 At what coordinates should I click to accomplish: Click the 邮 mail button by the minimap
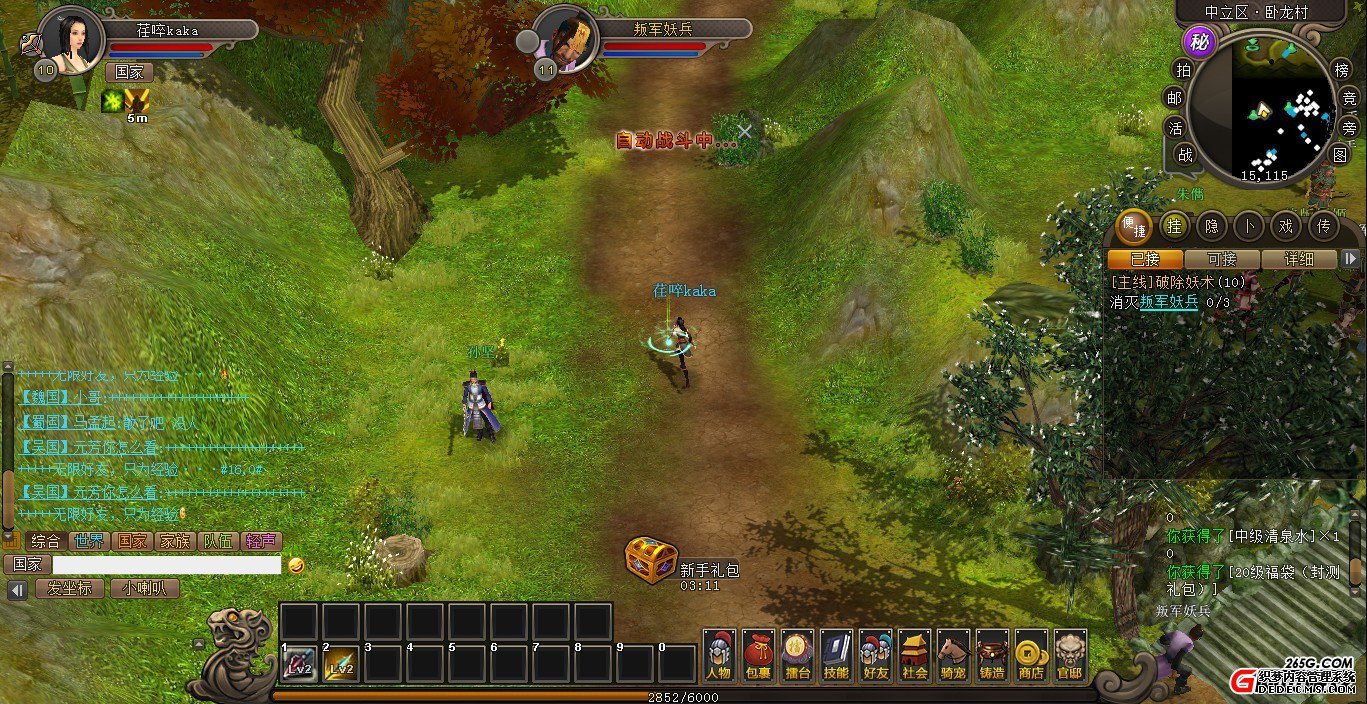pyautogui.click(x=1175, y=98)
